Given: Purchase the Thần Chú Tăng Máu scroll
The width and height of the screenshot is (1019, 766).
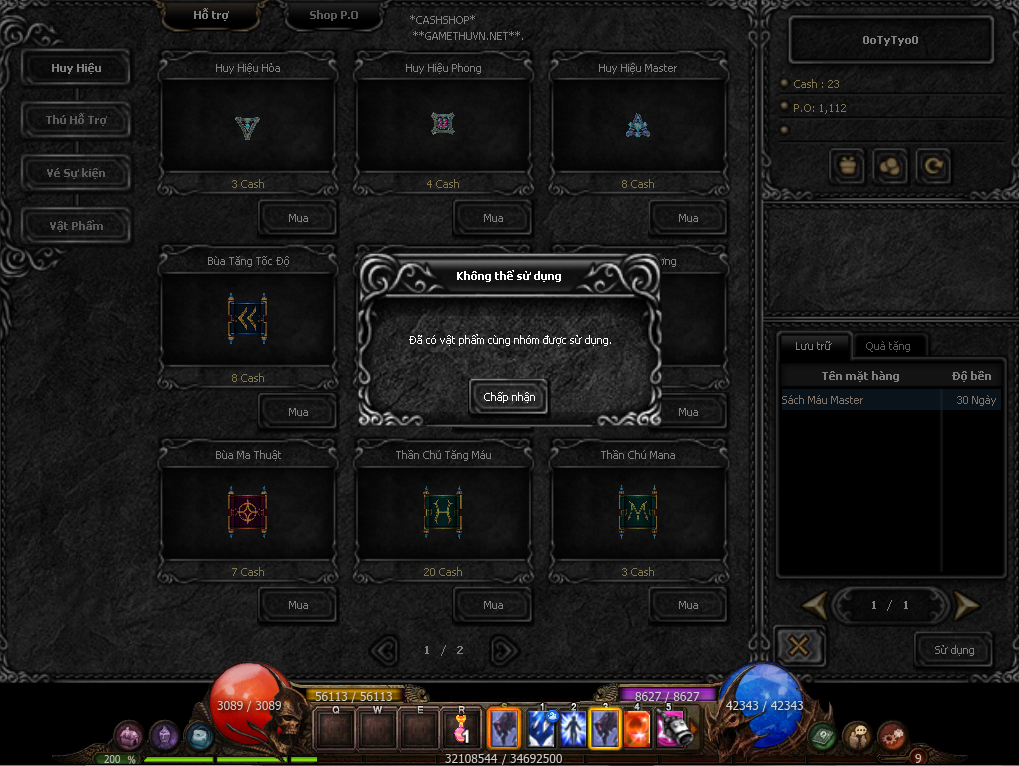Looking at the screenshot, I should pyautogui.click(x=493, y=605).
